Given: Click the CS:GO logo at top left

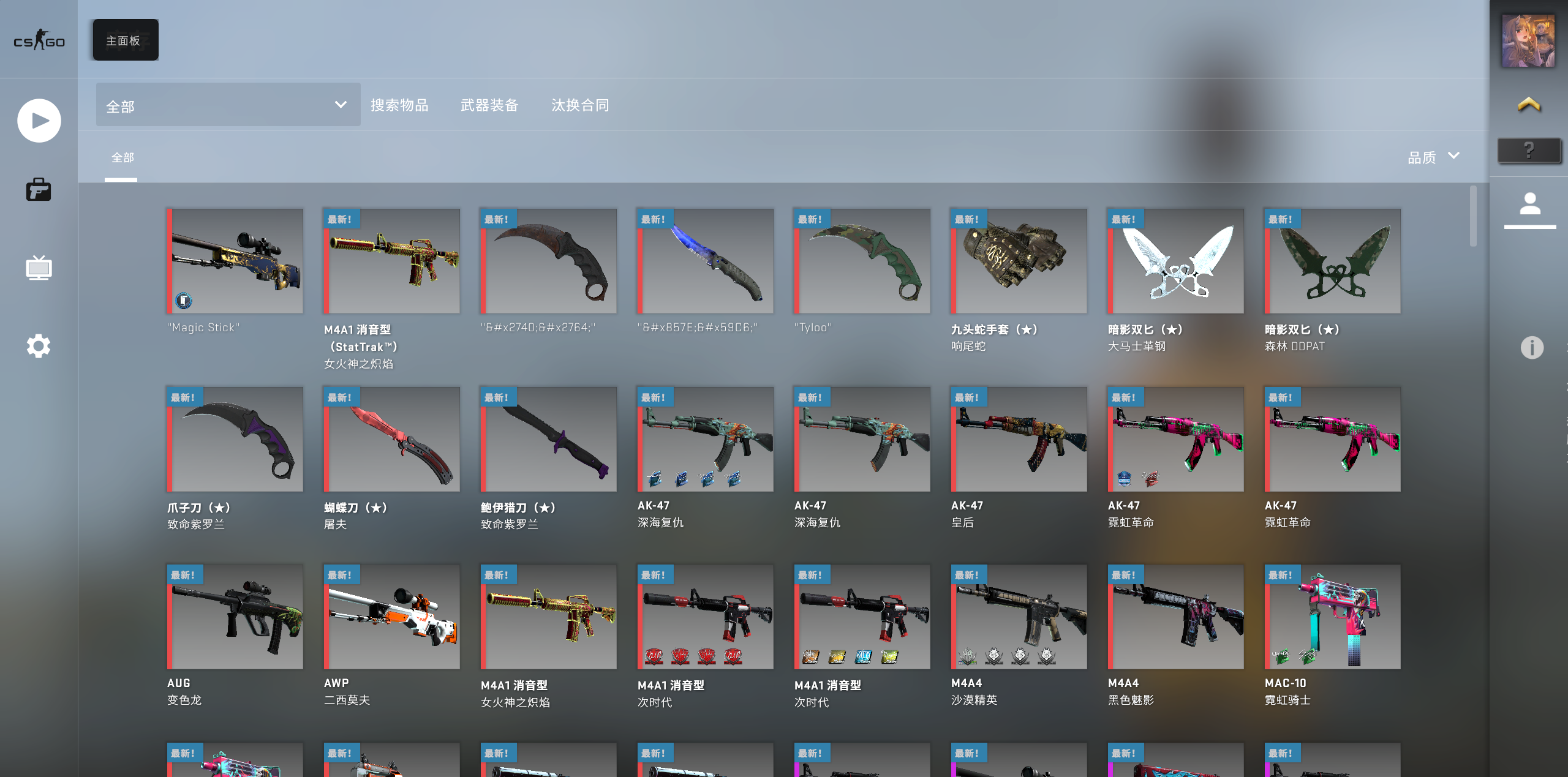Looking at the screenshot, I should tap(39, 40).
